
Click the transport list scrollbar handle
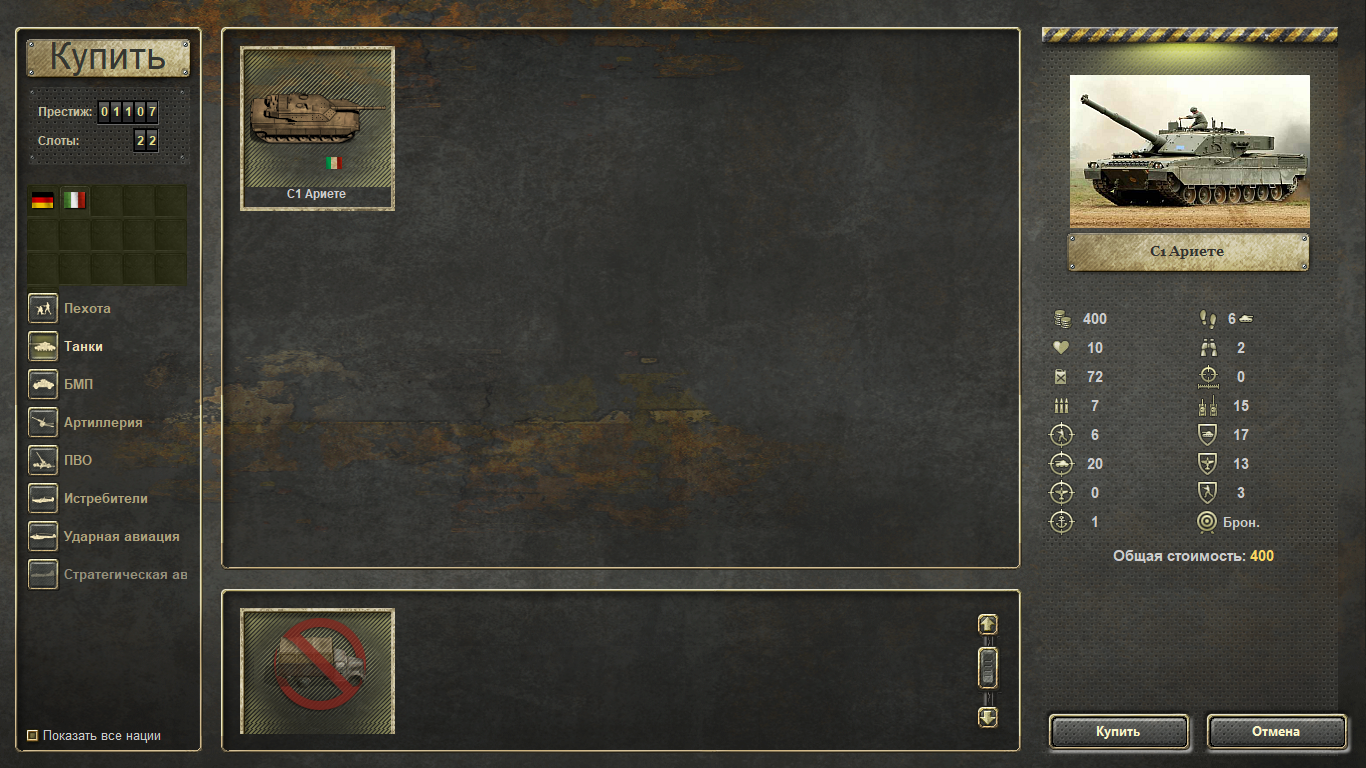point(988,667)
